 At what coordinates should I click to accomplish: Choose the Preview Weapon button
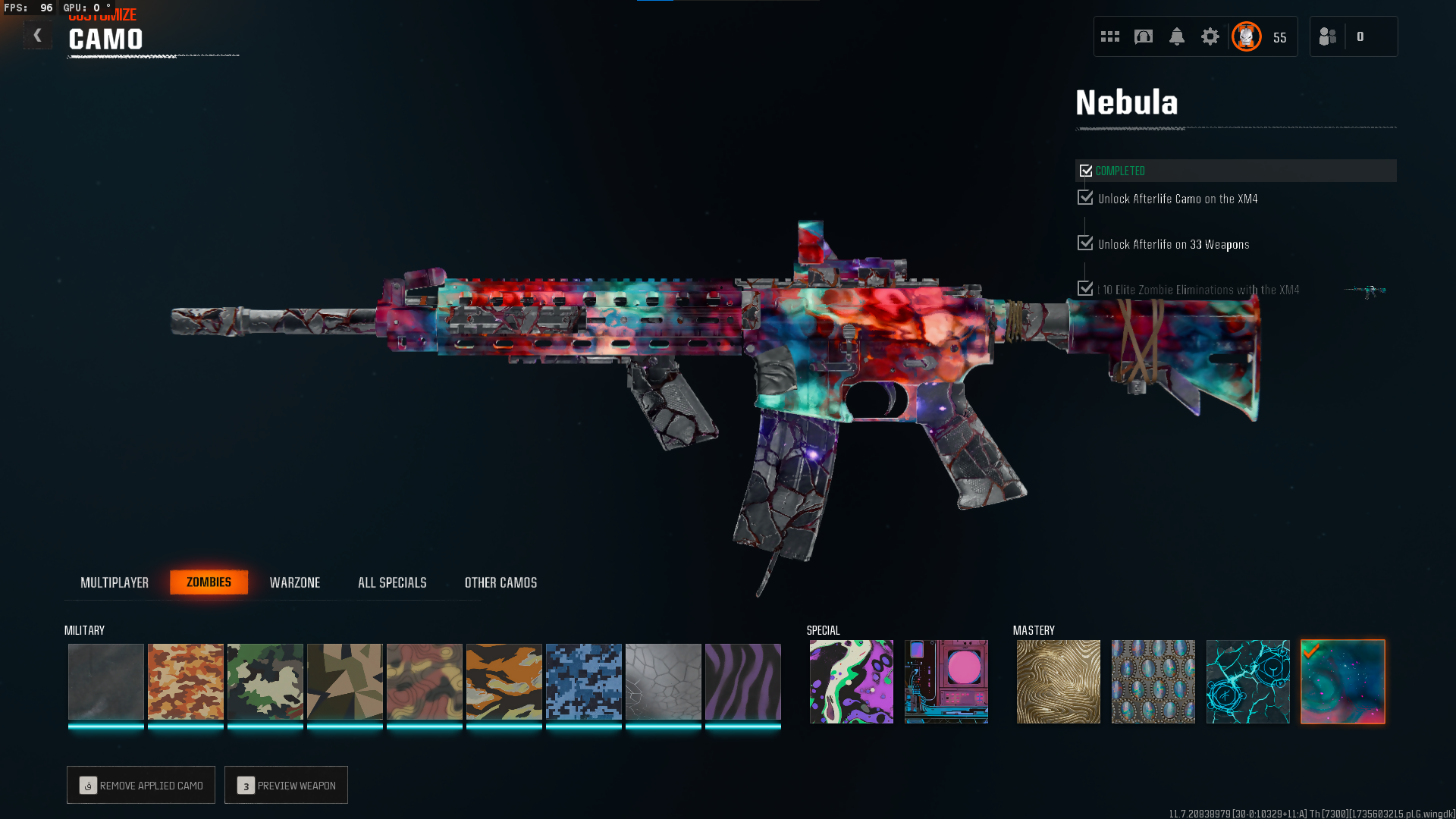click(286, 785)
